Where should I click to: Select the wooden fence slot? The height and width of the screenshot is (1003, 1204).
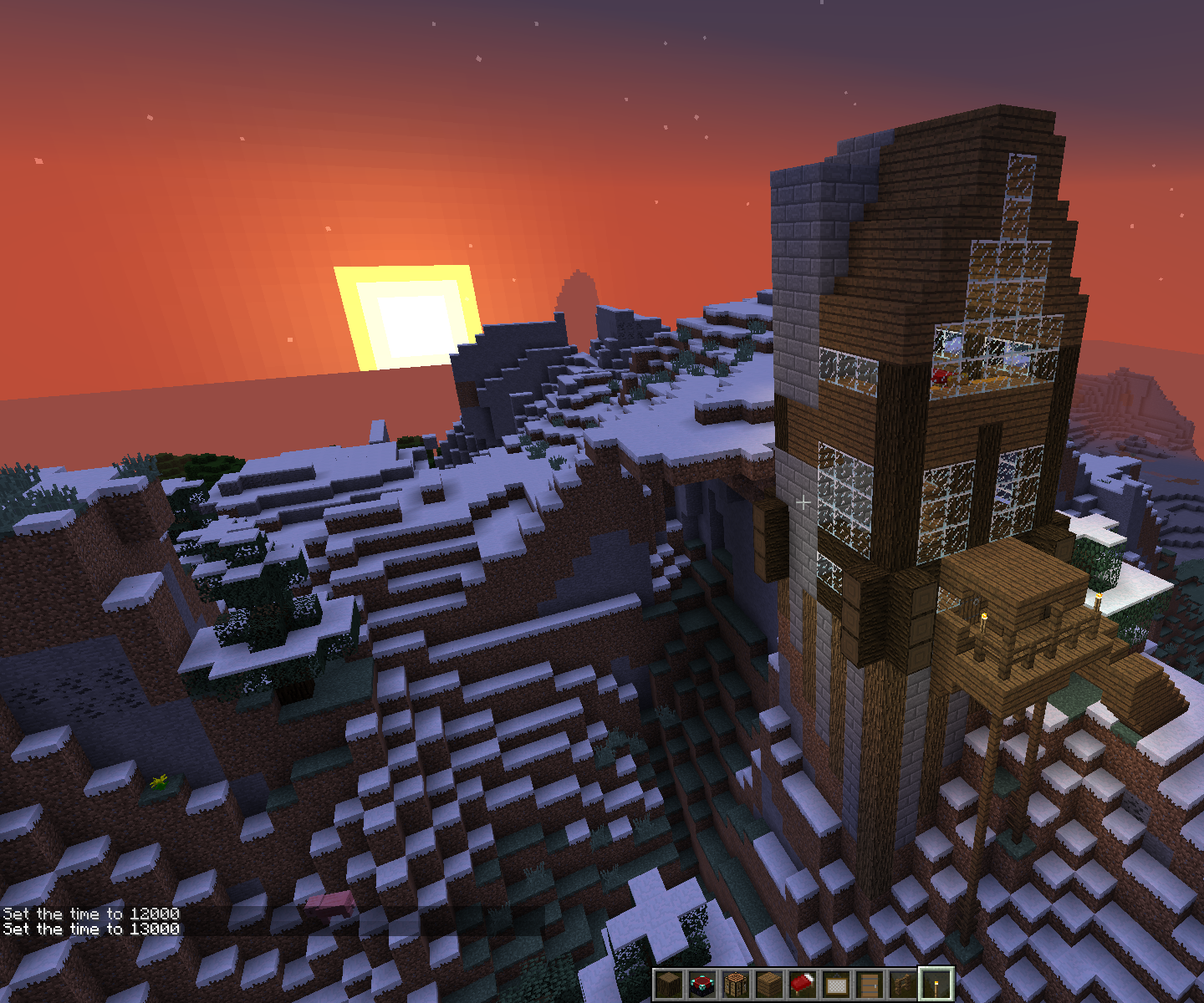[903, 985]
